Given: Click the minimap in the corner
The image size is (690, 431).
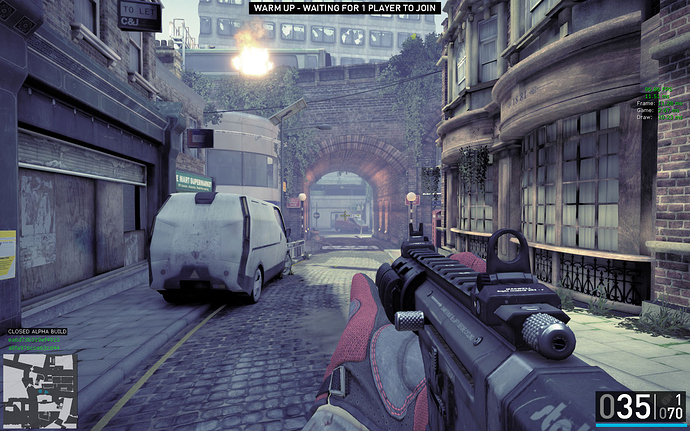Looking at the screenshot, I should pyautogui.click(x=39, y=390).
